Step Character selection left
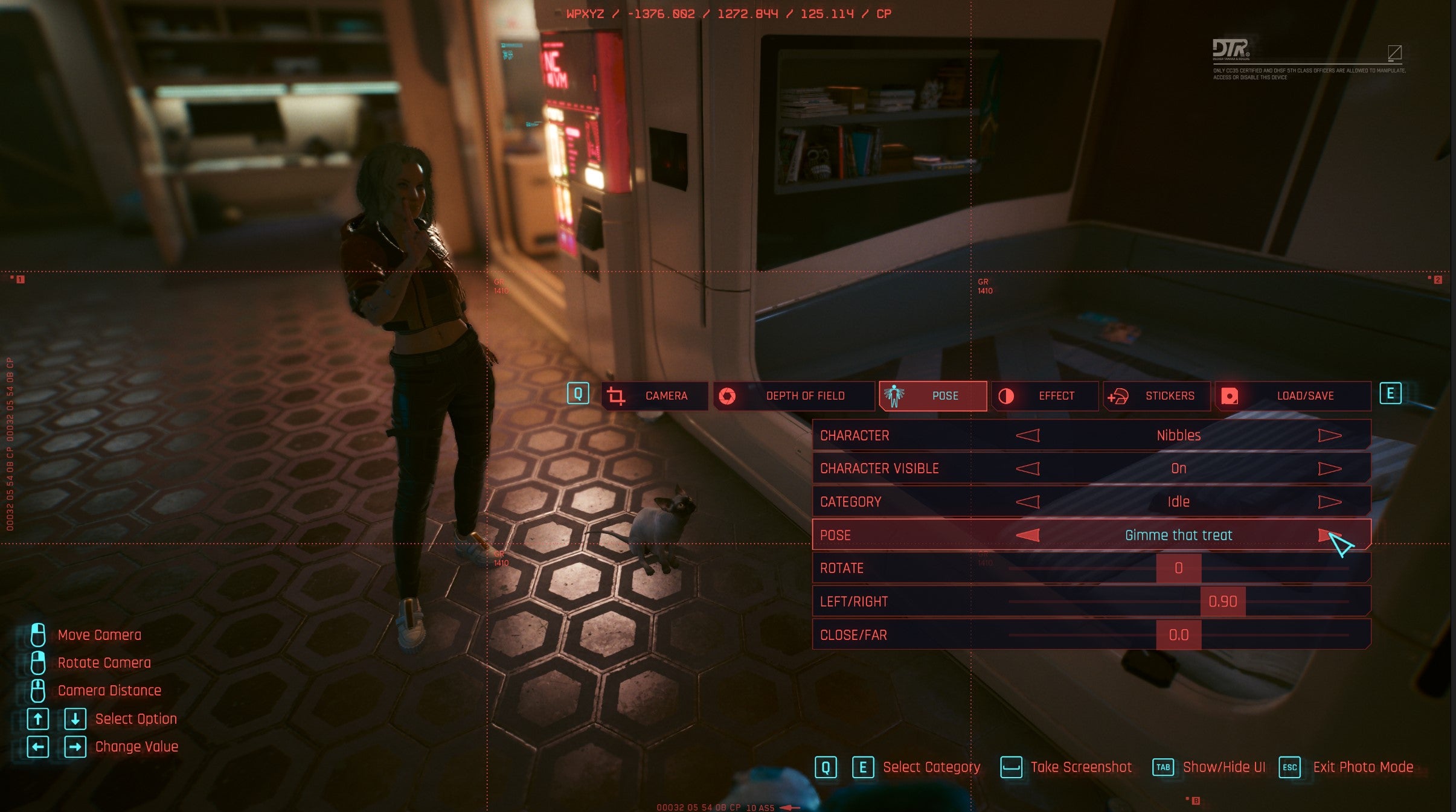 pos(1028,435)
